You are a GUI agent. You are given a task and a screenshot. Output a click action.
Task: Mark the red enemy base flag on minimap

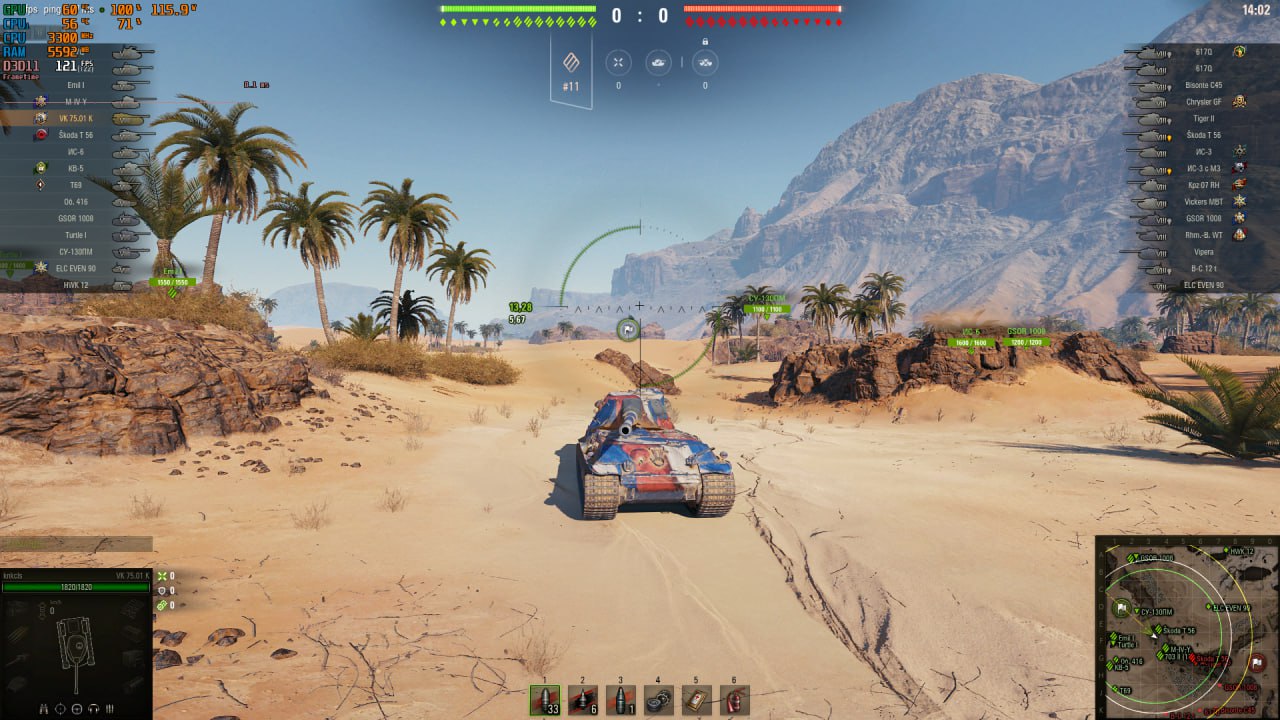tap(1257, 660)
